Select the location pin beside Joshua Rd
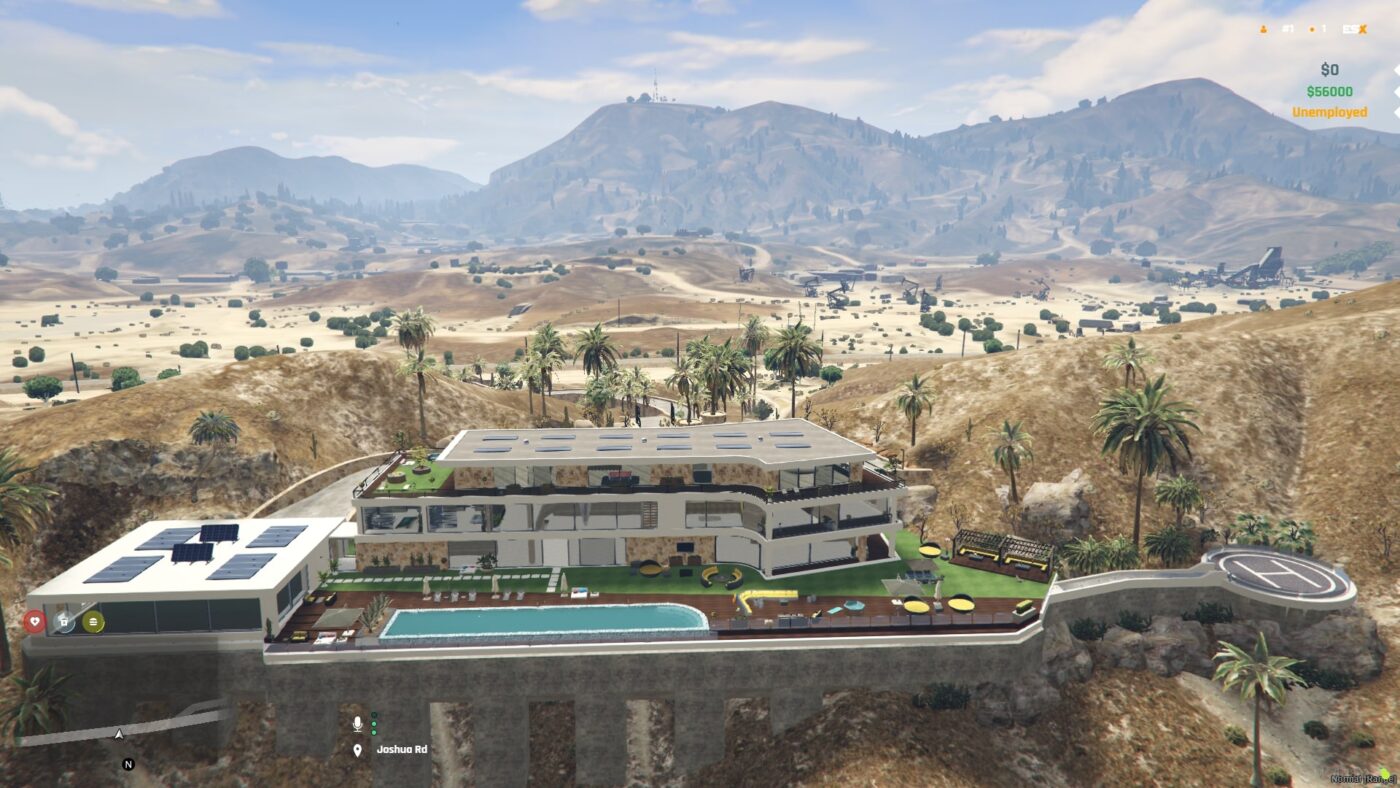 357,750
